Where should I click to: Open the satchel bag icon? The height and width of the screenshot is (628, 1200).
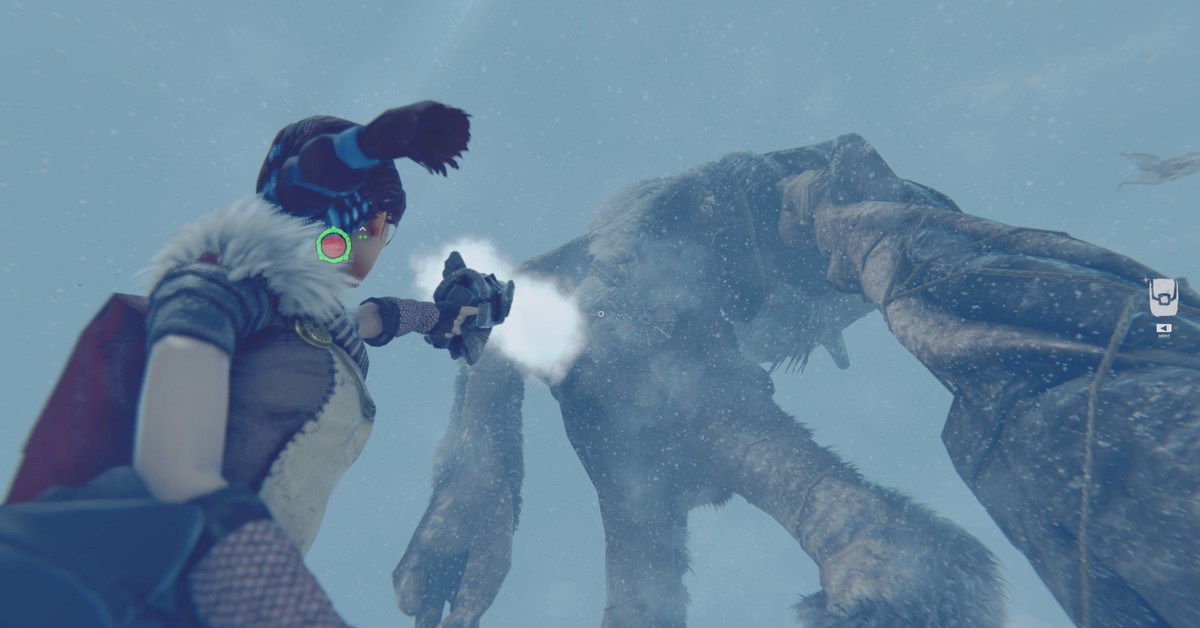pyautogui.click(x=1162, y=297)
